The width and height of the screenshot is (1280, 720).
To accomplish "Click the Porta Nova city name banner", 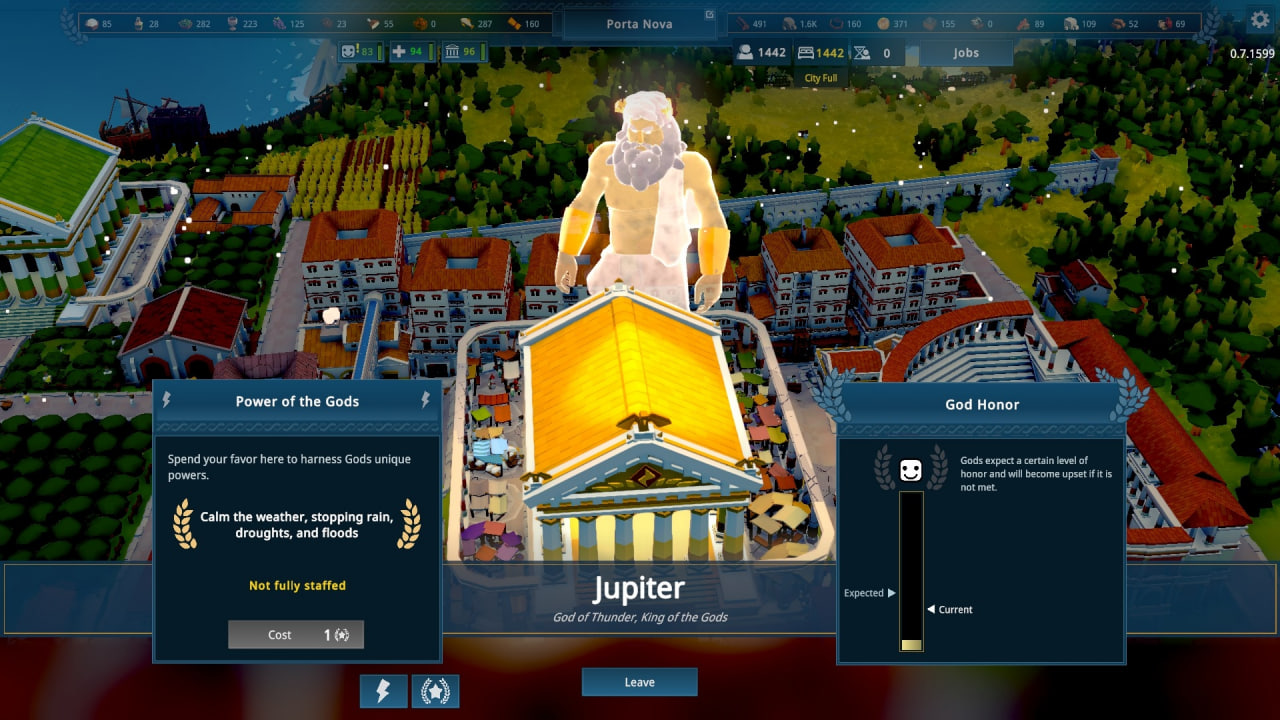I will (x=640, y=24).
